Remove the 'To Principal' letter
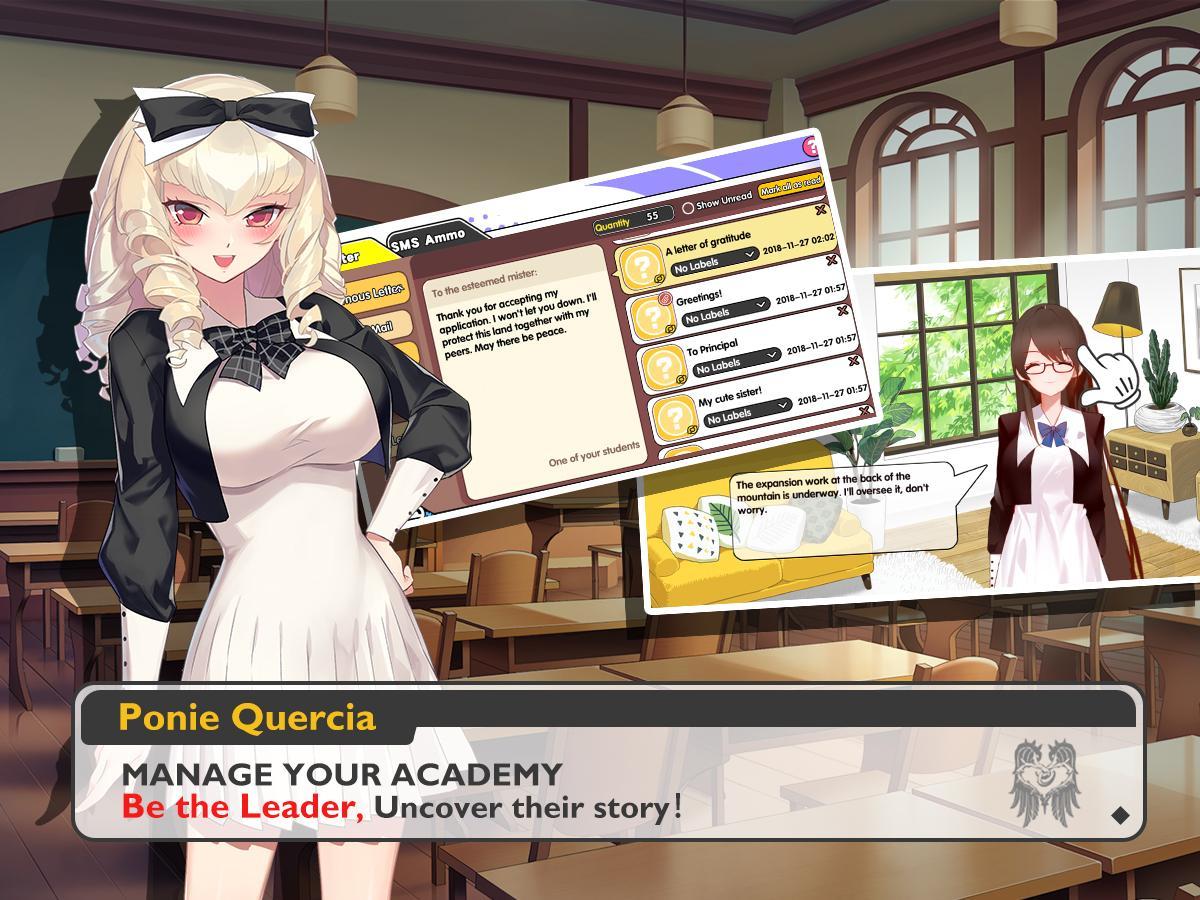This screenshot has height=900, width=1200. pos(843,310)
